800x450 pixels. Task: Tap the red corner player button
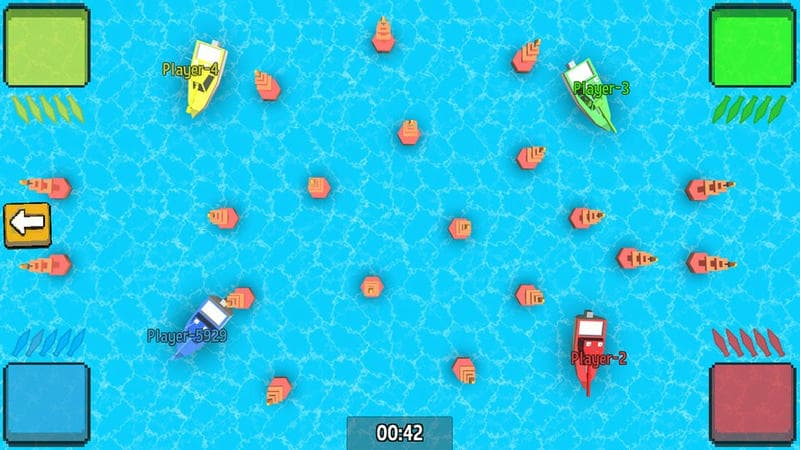(x=753, y=404)
